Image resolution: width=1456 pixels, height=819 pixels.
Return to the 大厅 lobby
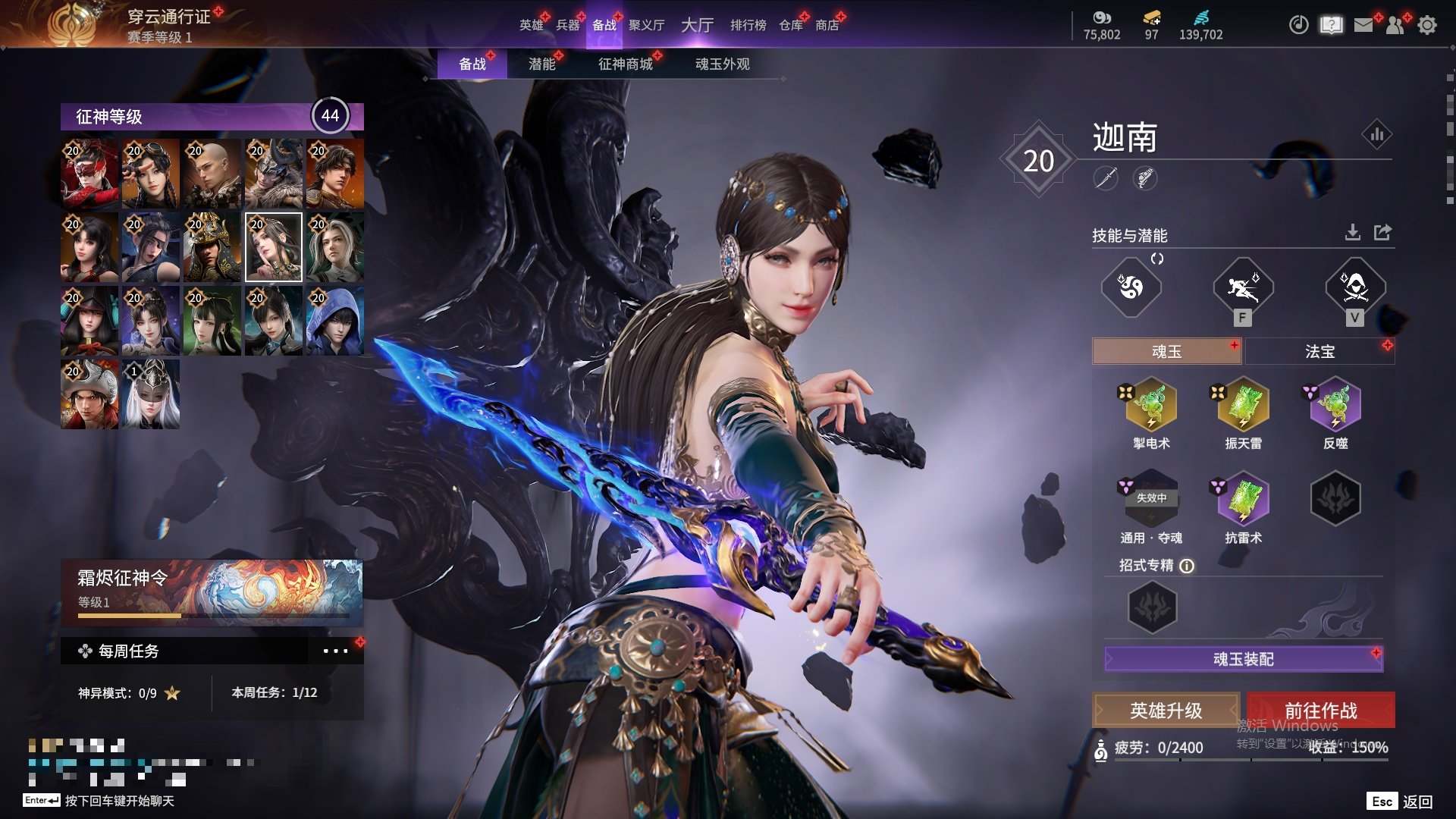(697, 25)
